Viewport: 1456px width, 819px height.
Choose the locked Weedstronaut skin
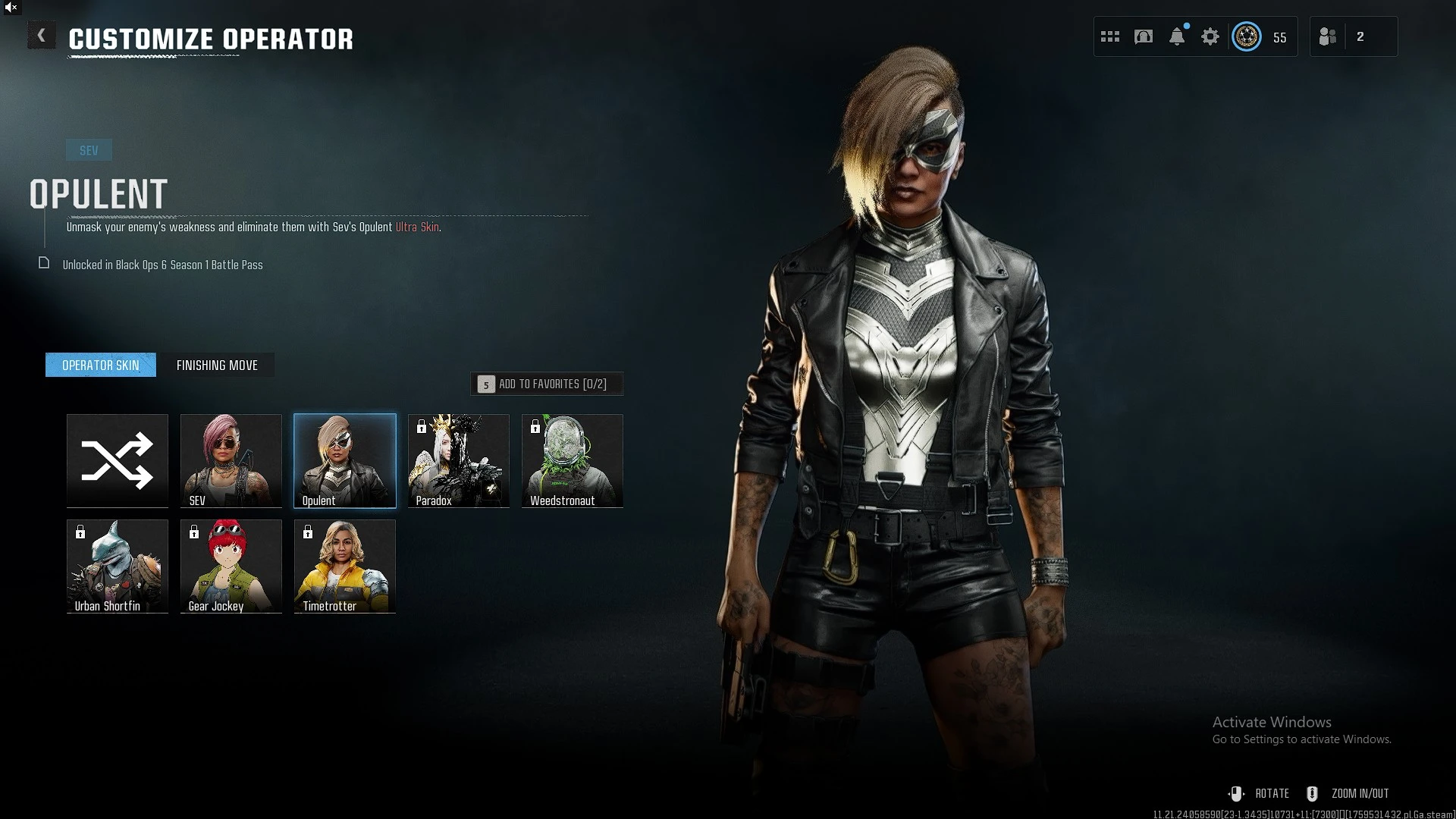(x=573, y=460)
